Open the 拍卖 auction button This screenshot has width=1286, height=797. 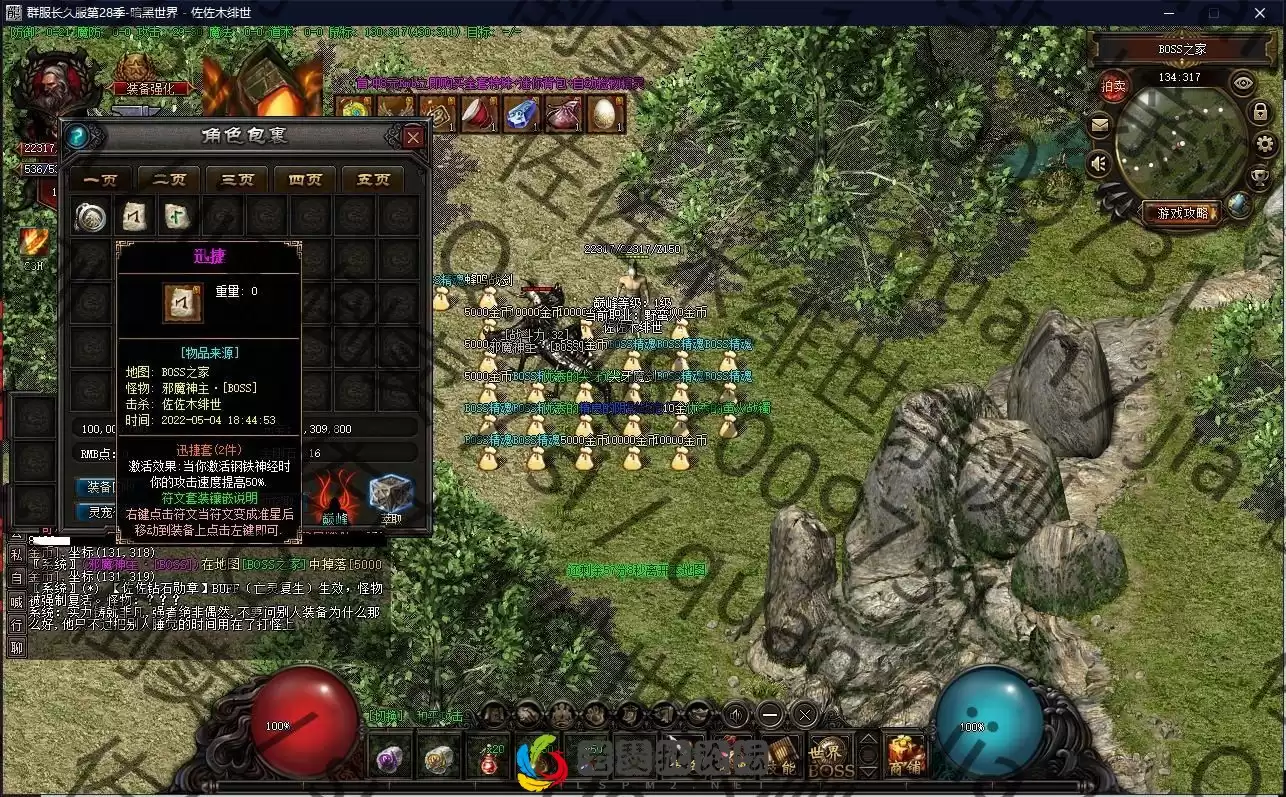[1115, 87]
